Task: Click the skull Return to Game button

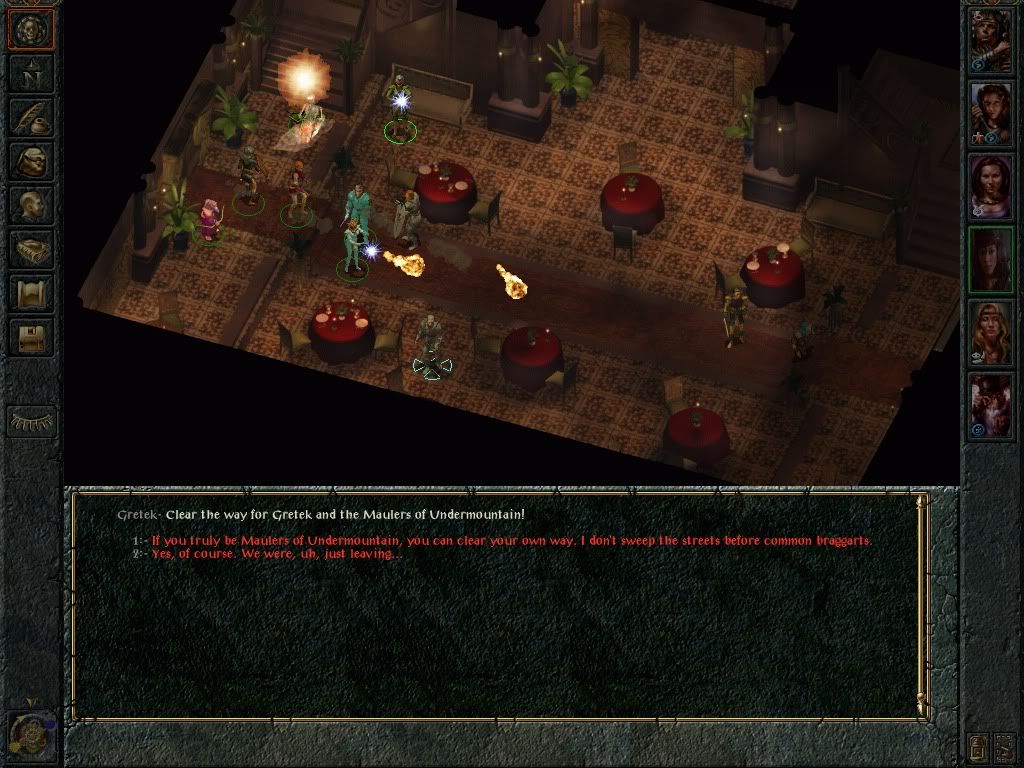Action: pos(31,30)
